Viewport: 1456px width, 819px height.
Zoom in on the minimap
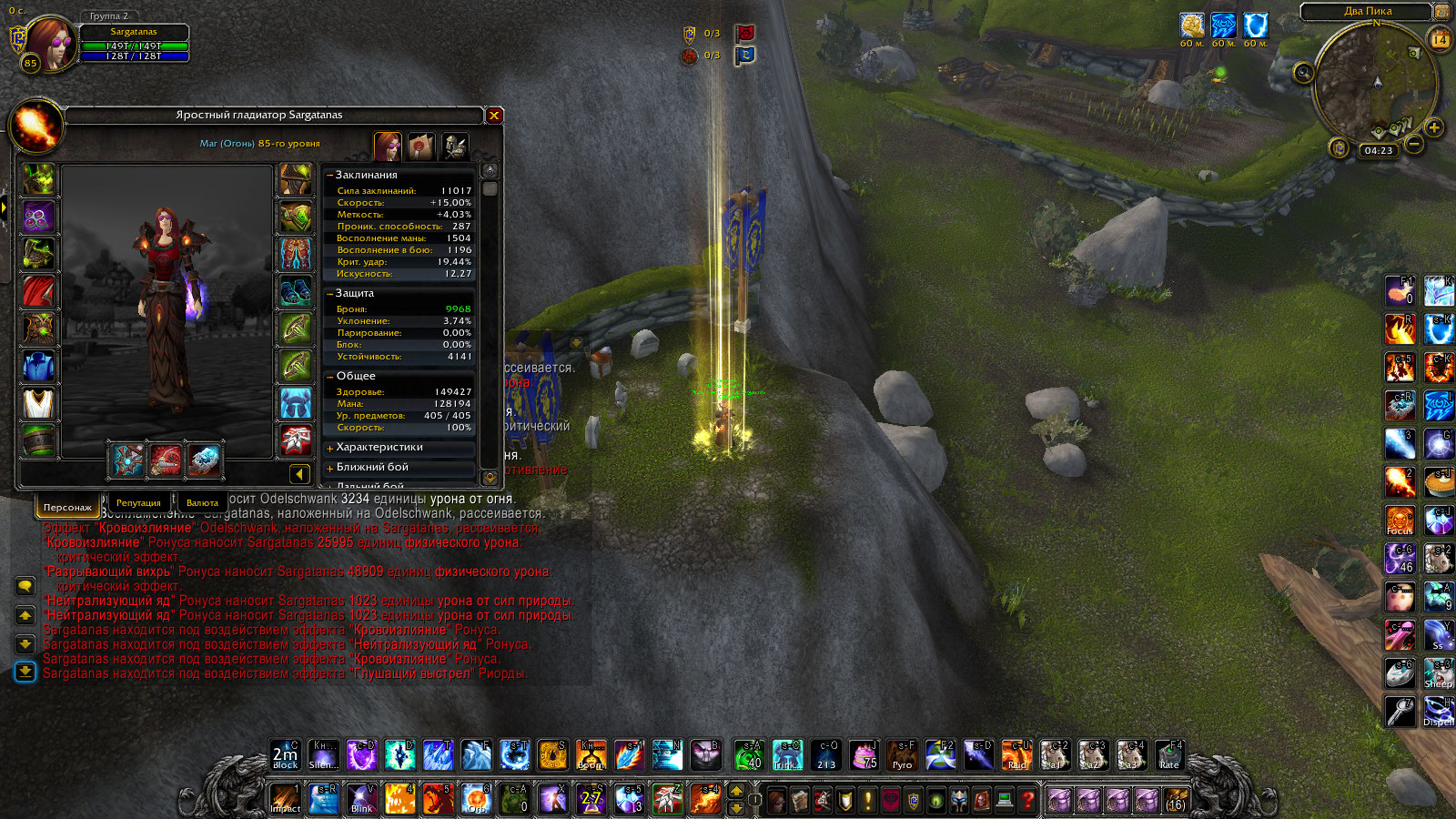[1434, 127]
